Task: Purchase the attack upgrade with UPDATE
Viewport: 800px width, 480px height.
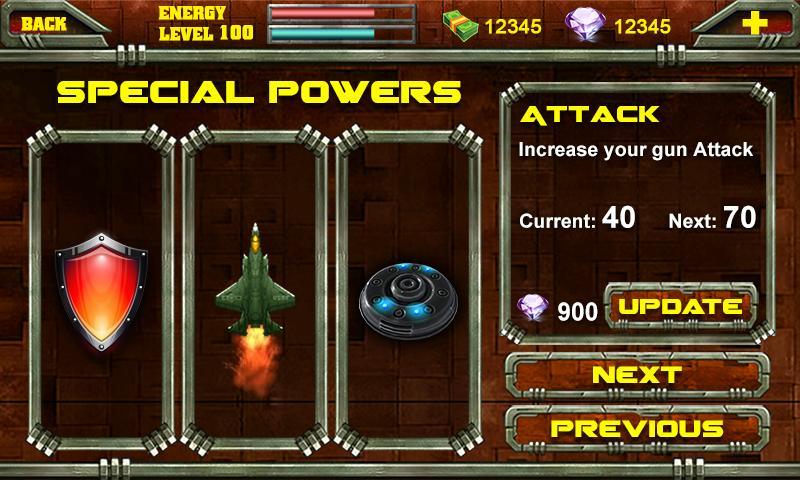Action: point(680,307)
